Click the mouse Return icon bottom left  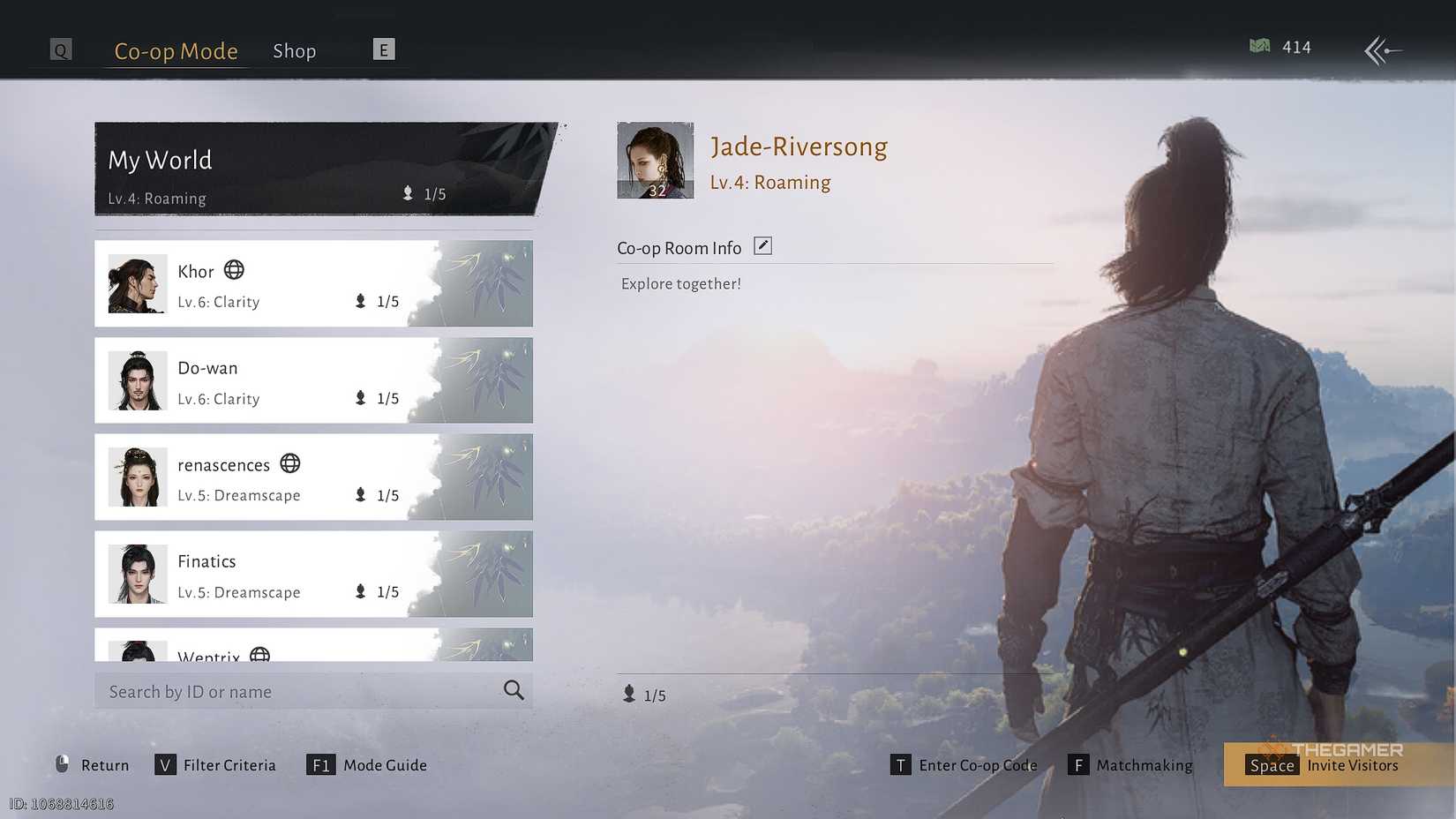(x=62, y=764)
